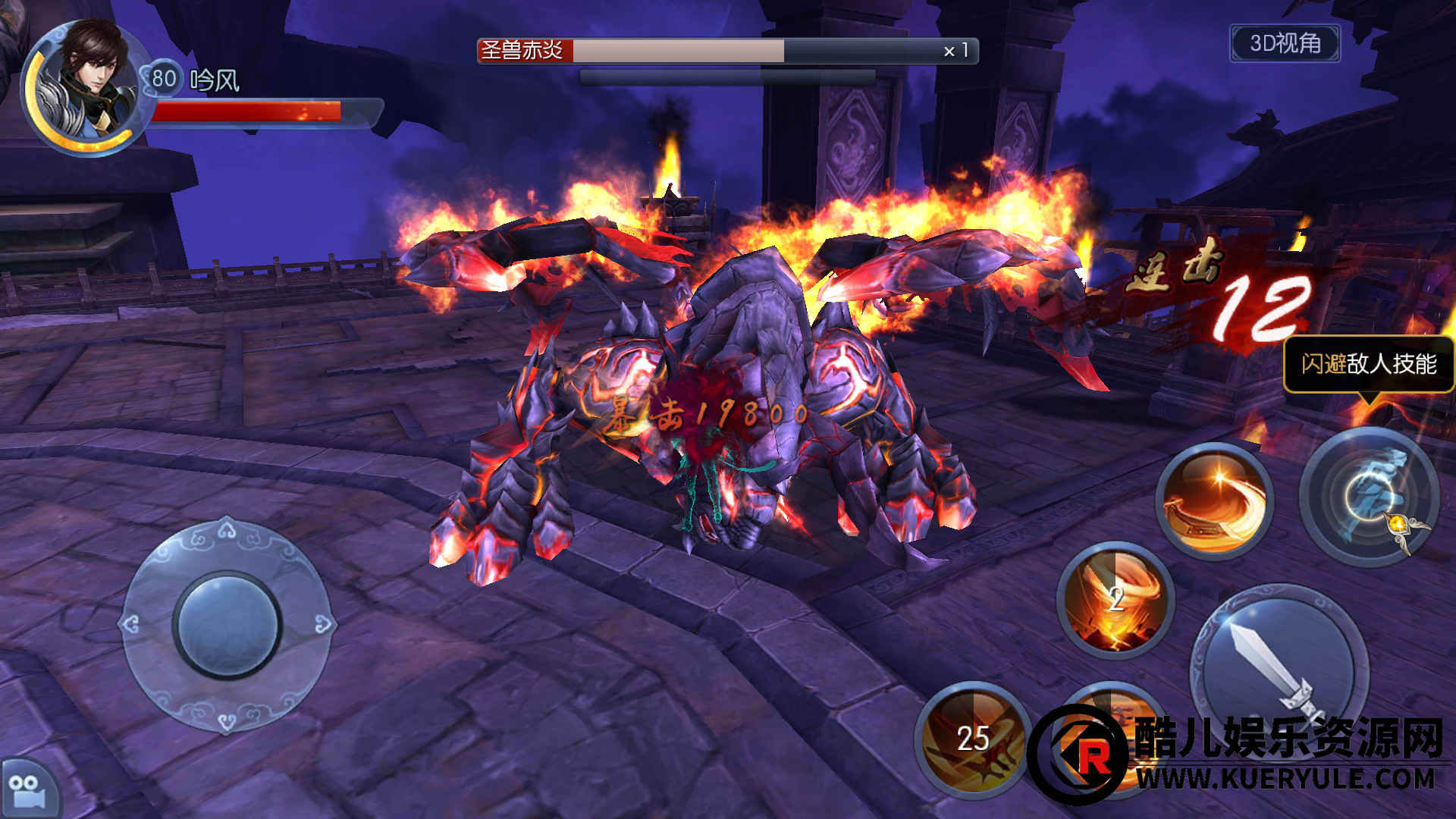Trigger the fire tornado skill on cooldown 2

tap(1116, 600)
